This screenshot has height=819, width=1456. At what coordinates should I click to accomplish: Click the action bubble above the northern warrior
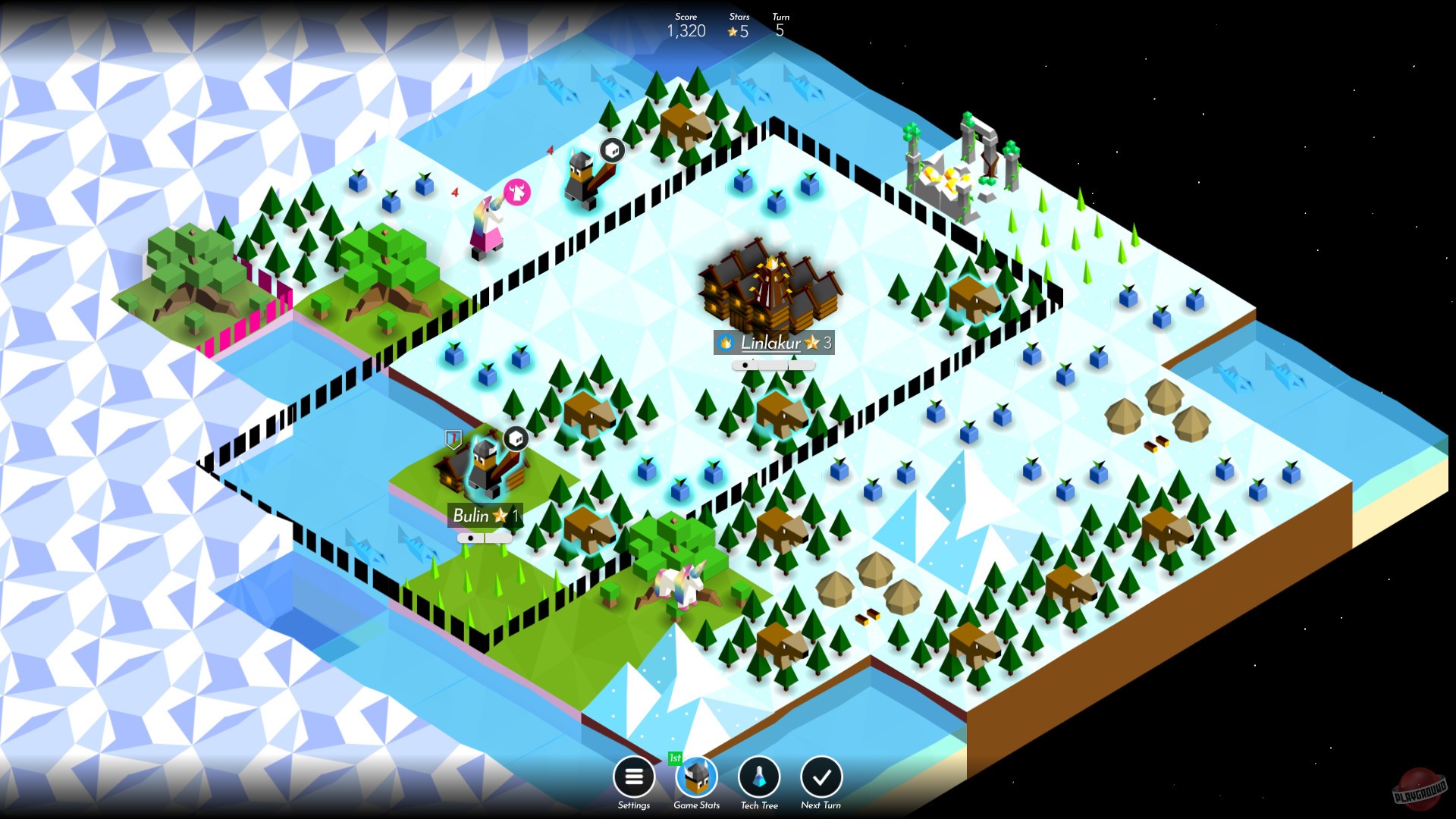click(611, 150)
